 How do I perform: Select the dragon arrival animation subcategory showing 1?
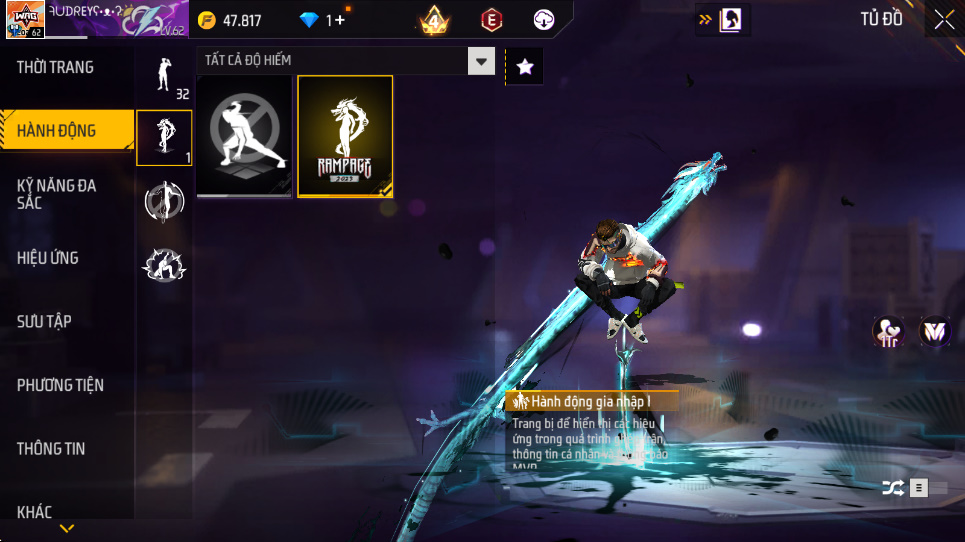164,137
